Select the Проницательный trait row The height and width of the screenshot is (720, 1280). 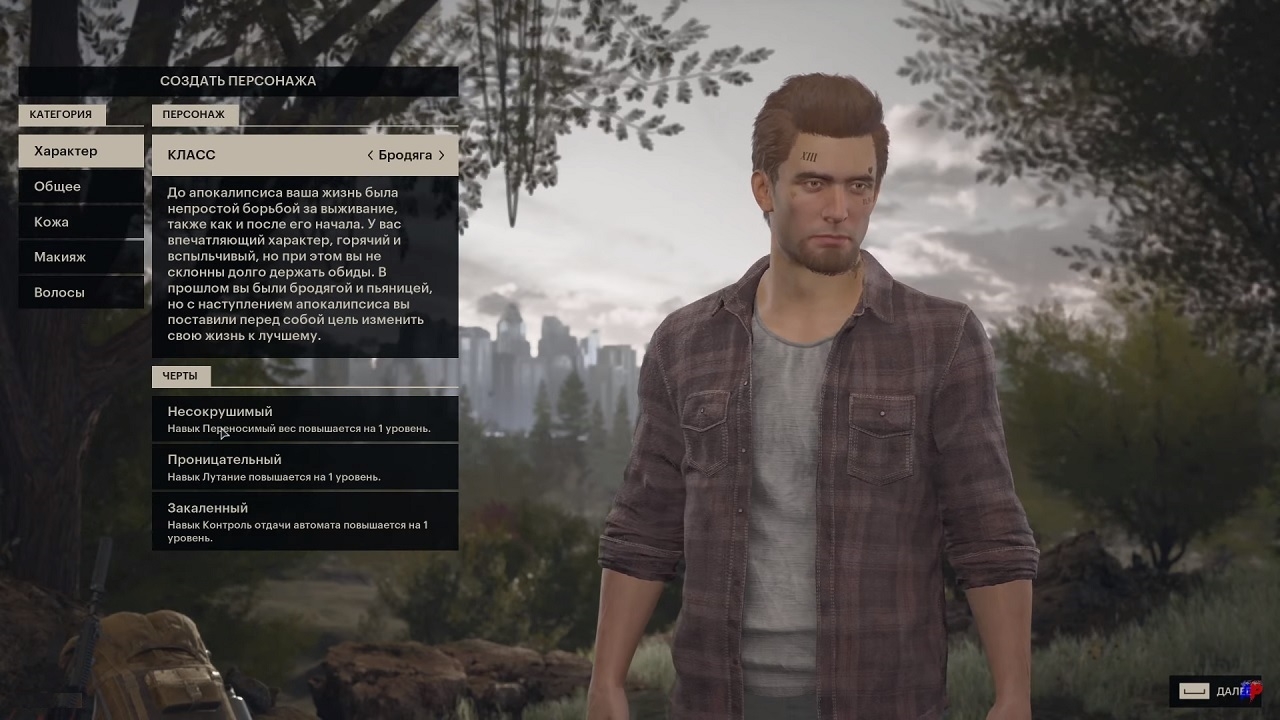(305, 467)
